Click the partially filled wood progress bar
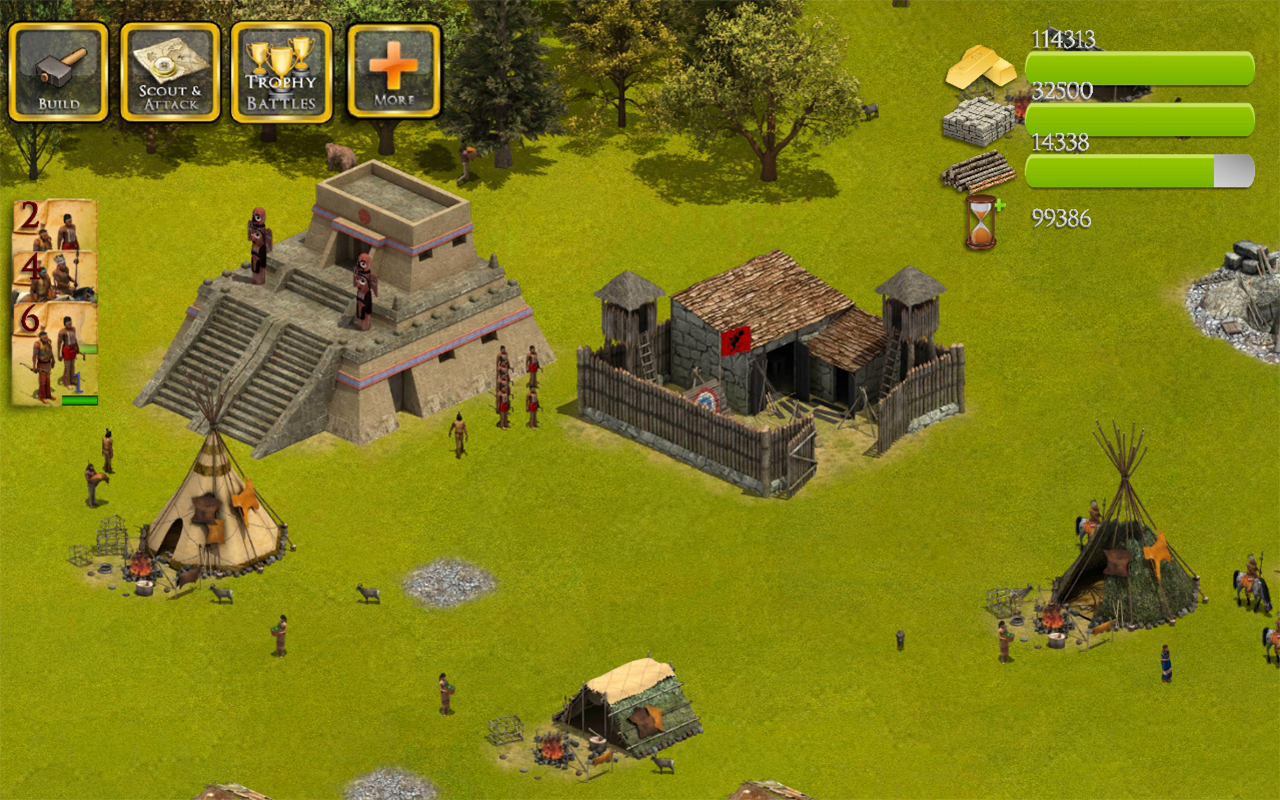The width and height of the screenshot is (1280, 800). coord(1140,170)
